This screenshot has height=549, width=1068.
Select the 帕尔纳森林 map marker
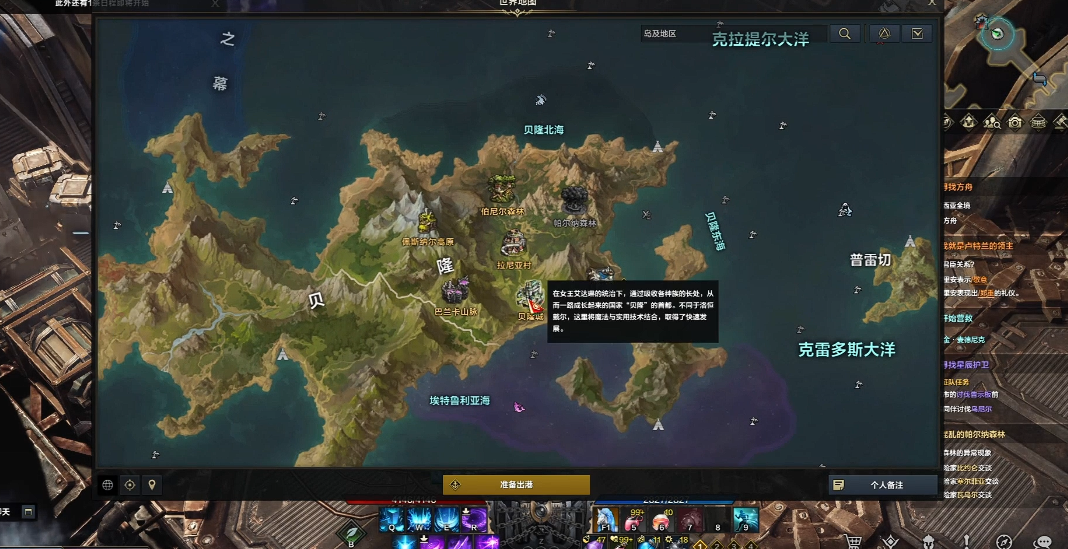574,198
